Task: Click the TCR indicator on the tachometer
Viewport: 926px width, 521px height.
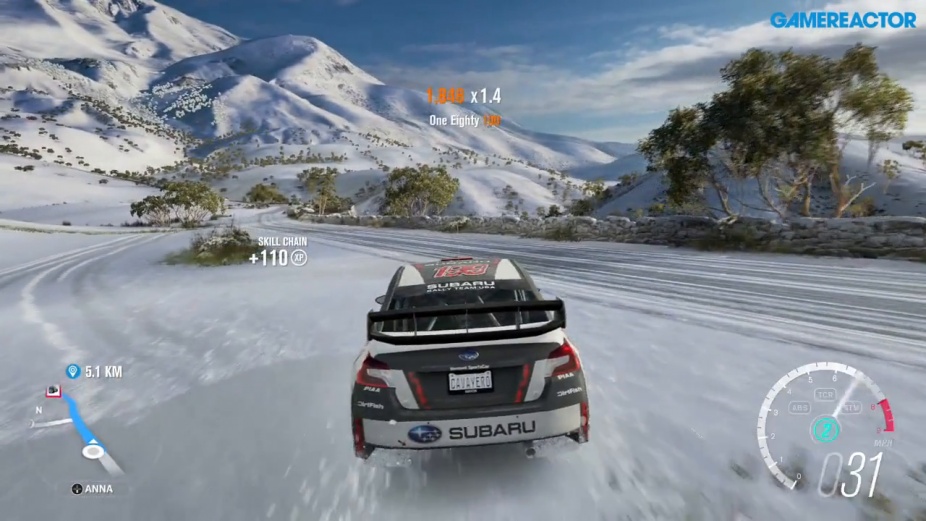Action: [825, 395]
